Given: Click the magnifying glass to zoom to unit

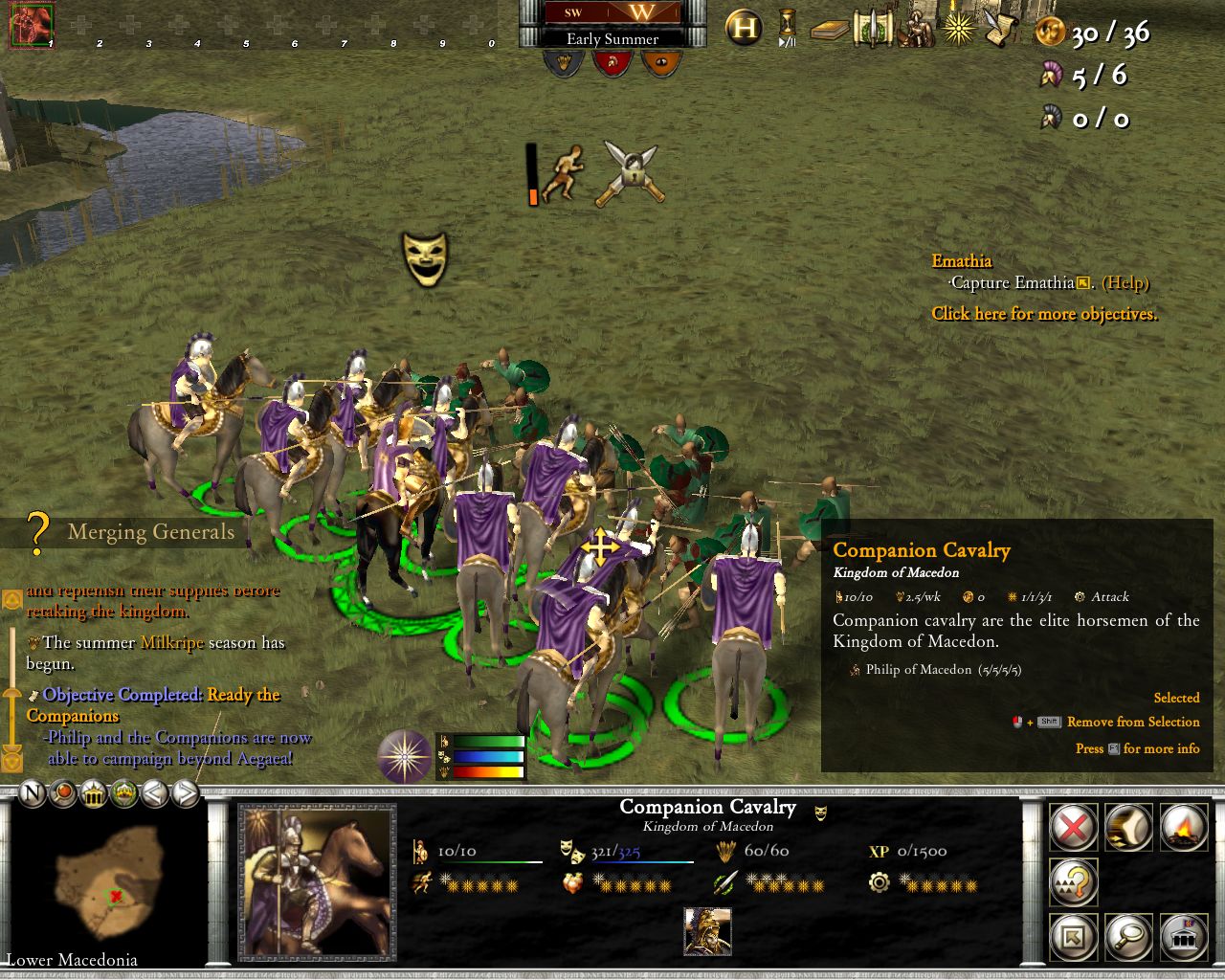Looking at the screenshot, I should point(1128,938).
